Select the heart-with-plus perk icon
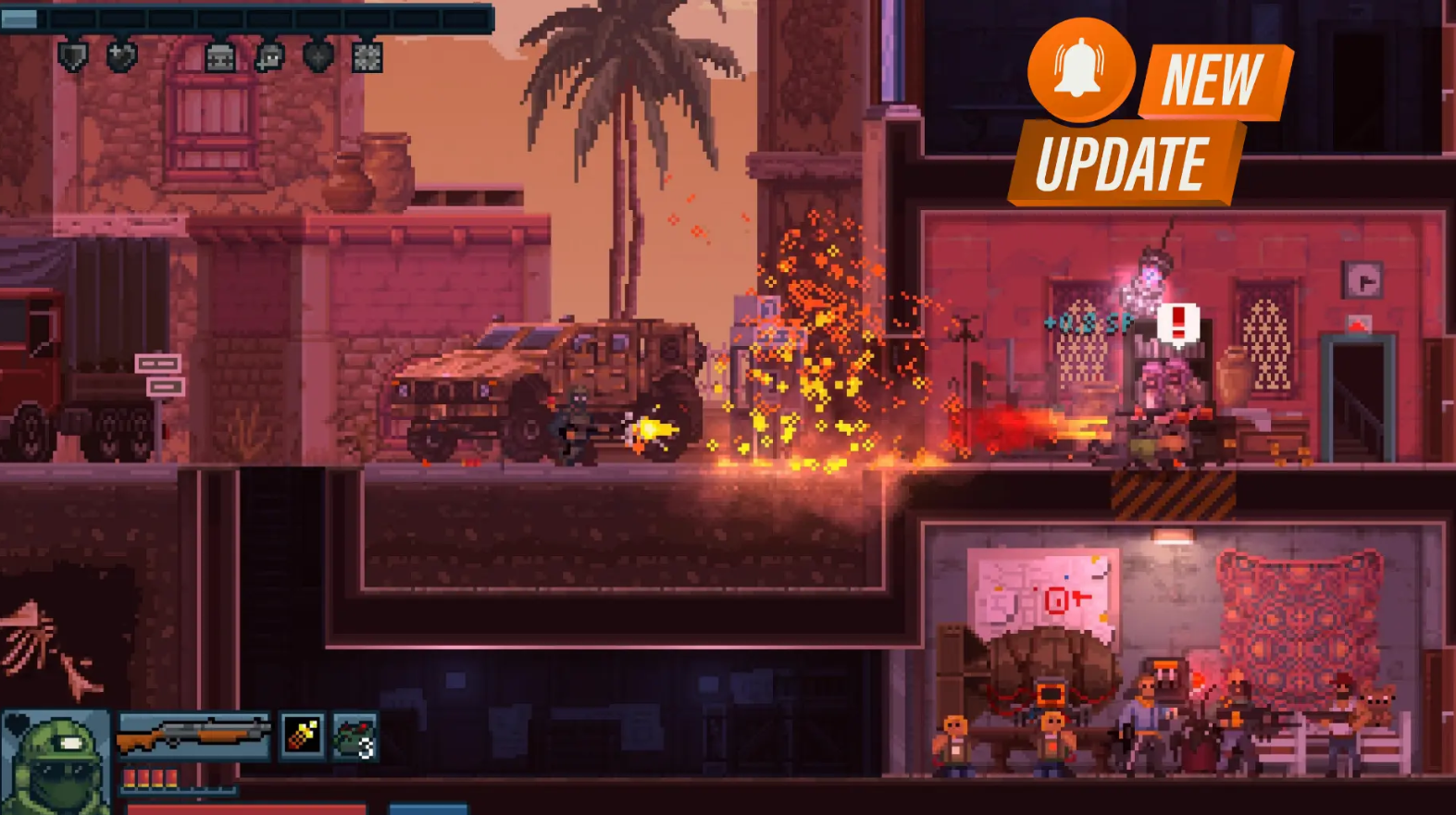Viewport: 1456px width, 815px height. [x=121, y=57]
